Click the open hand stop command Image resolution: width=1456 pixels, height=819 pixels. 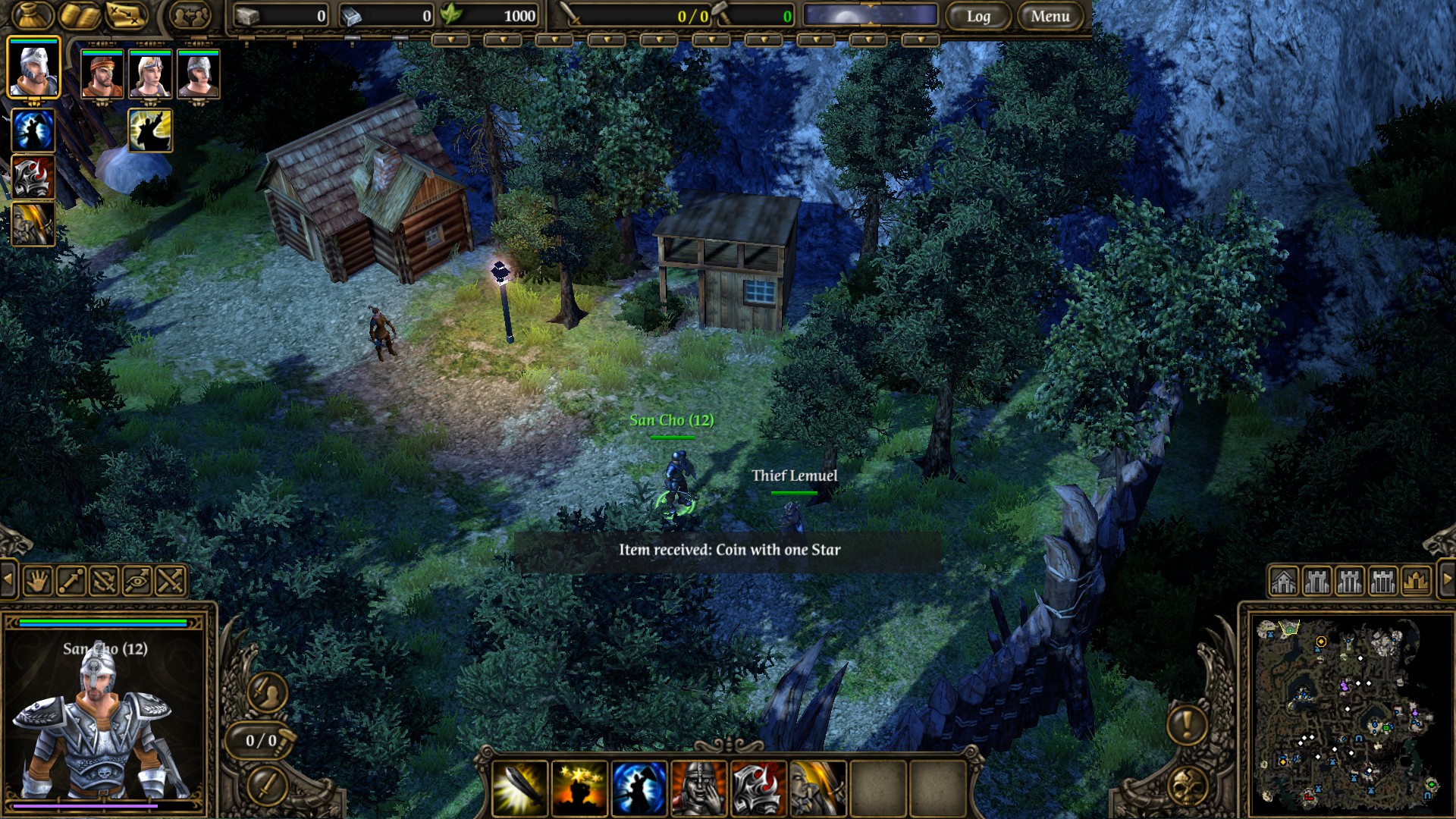point(37,582)
